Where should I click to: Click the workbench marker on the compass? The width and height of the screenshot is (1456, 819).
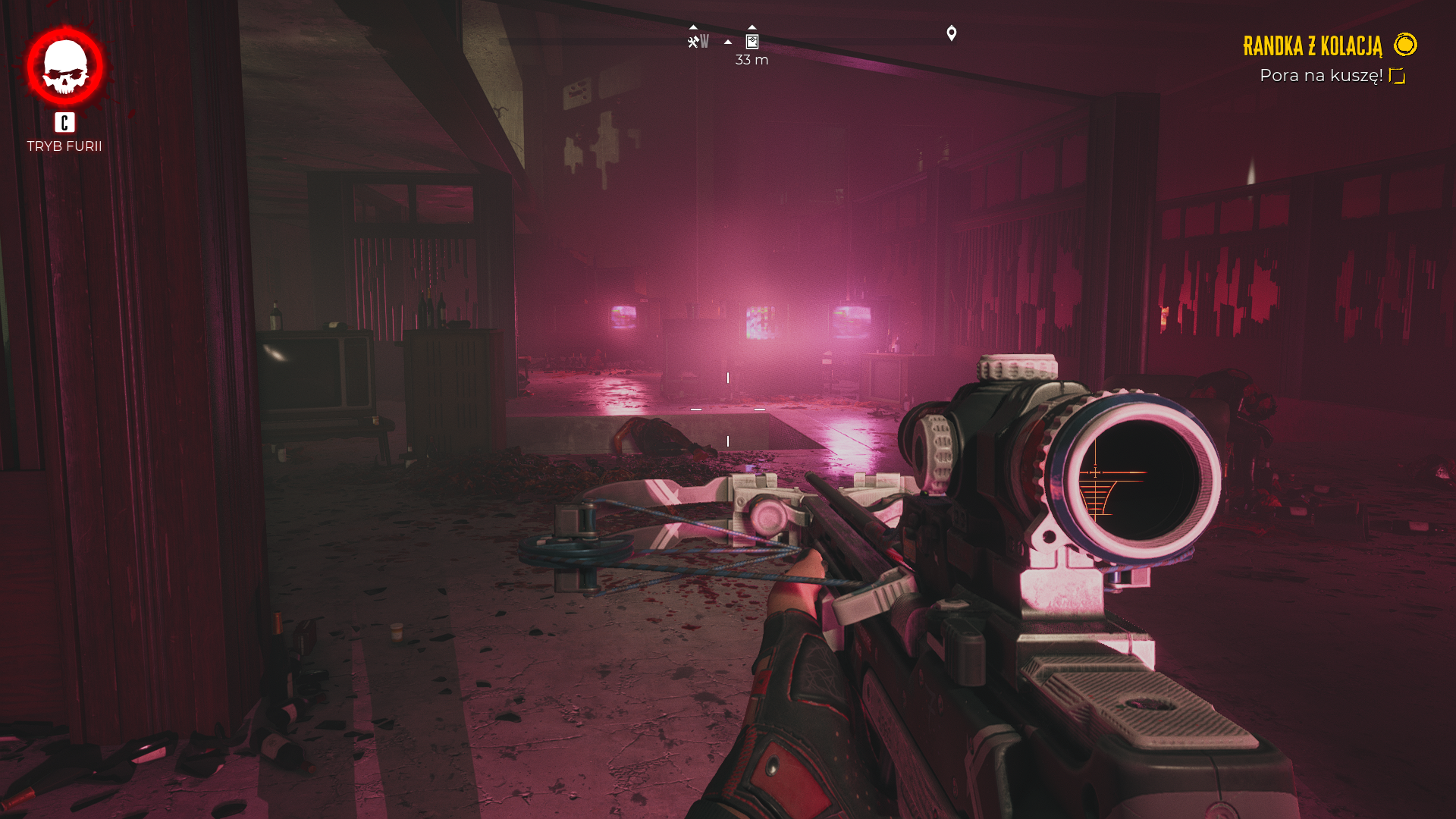point(693,42)
